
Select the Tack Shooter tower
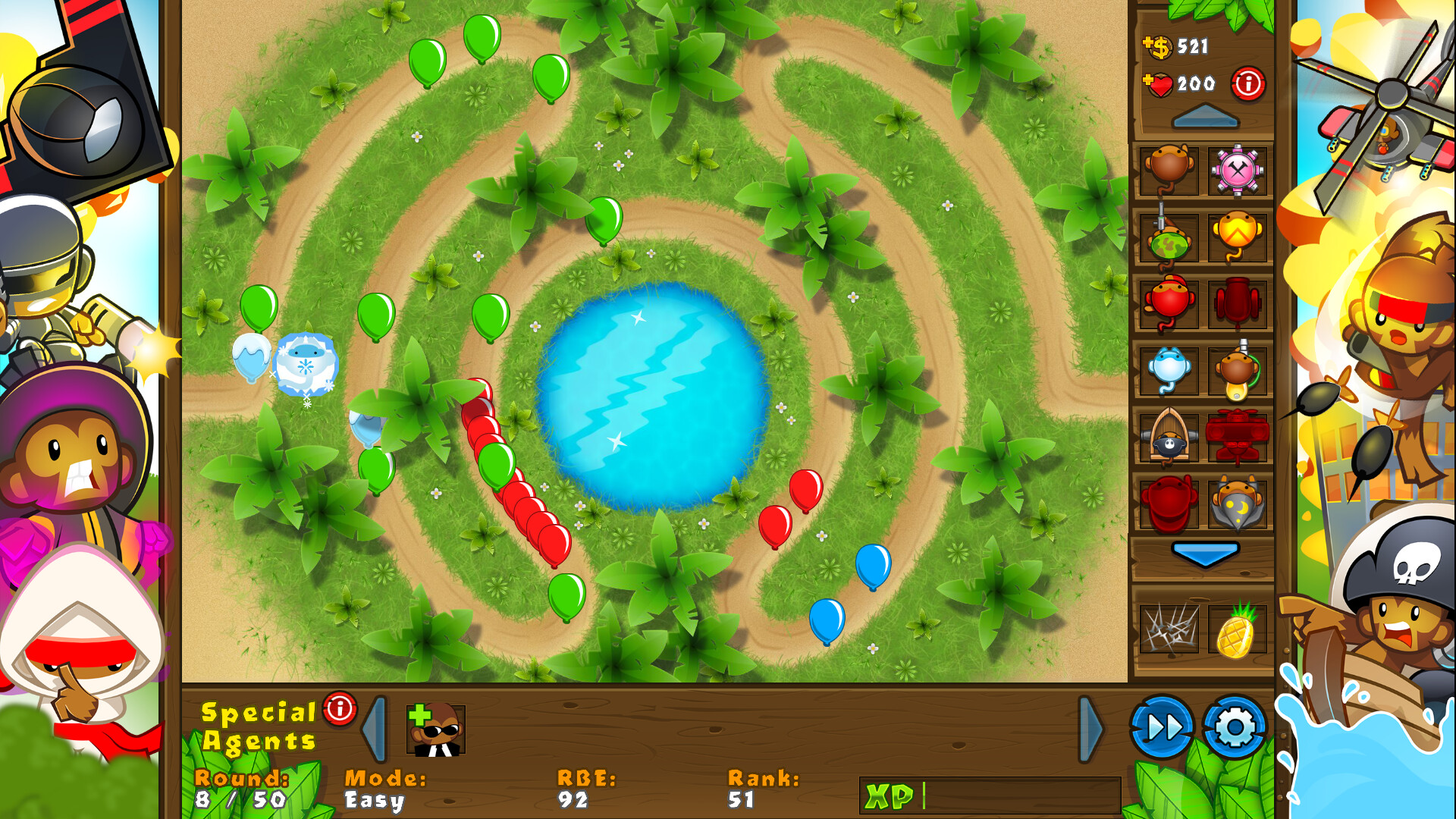(1239, 172)
